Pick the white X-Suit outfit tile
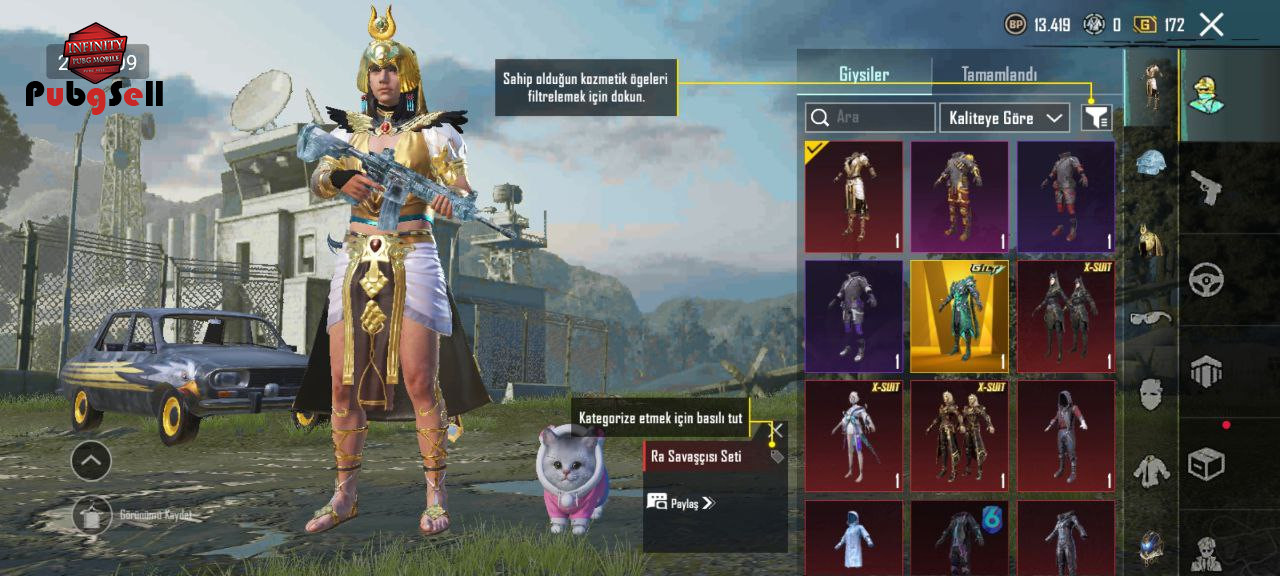This screenshot has width=1280, height=576. pyautogui.click(x=854, y=436)
